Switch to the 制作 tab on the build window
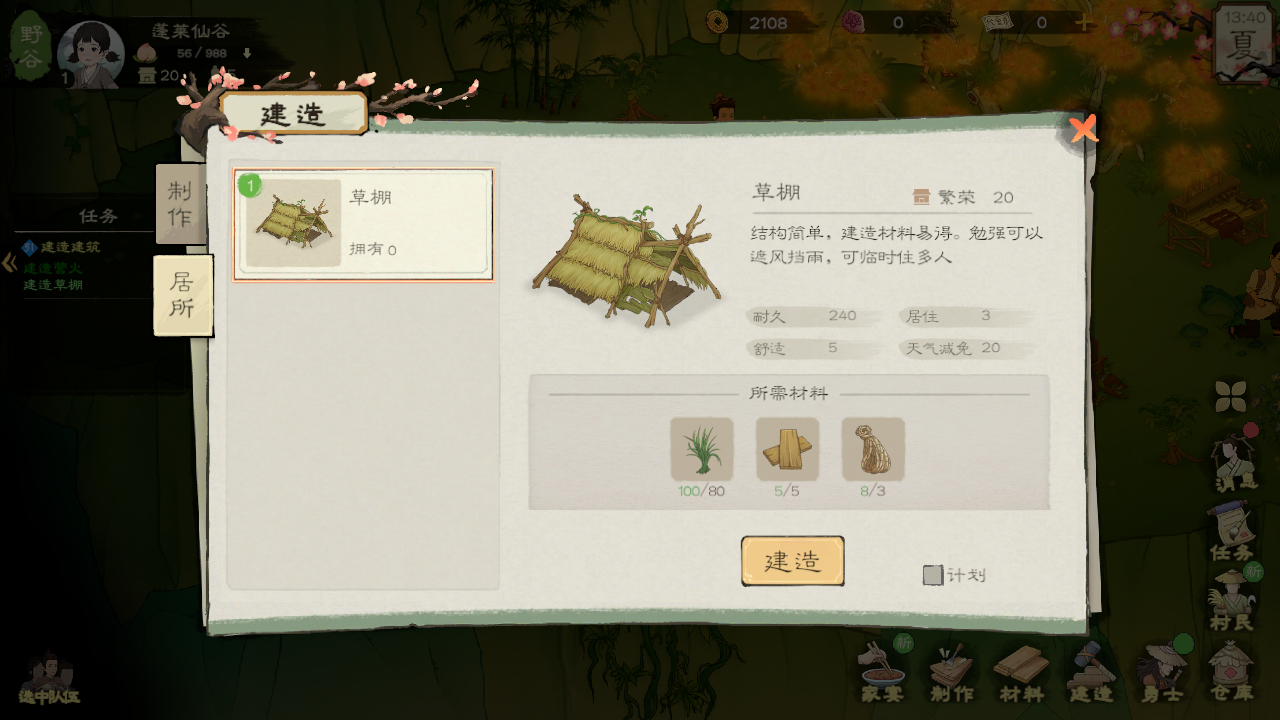This screenshot has height=720, width=1280. [181, 203]
